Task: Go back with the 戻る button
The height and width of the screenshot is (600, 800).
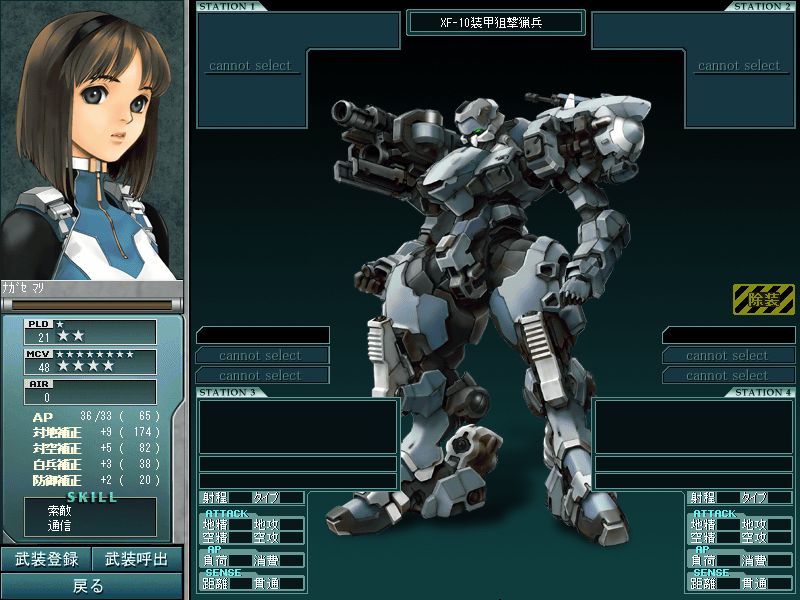Action: point(91,586)
